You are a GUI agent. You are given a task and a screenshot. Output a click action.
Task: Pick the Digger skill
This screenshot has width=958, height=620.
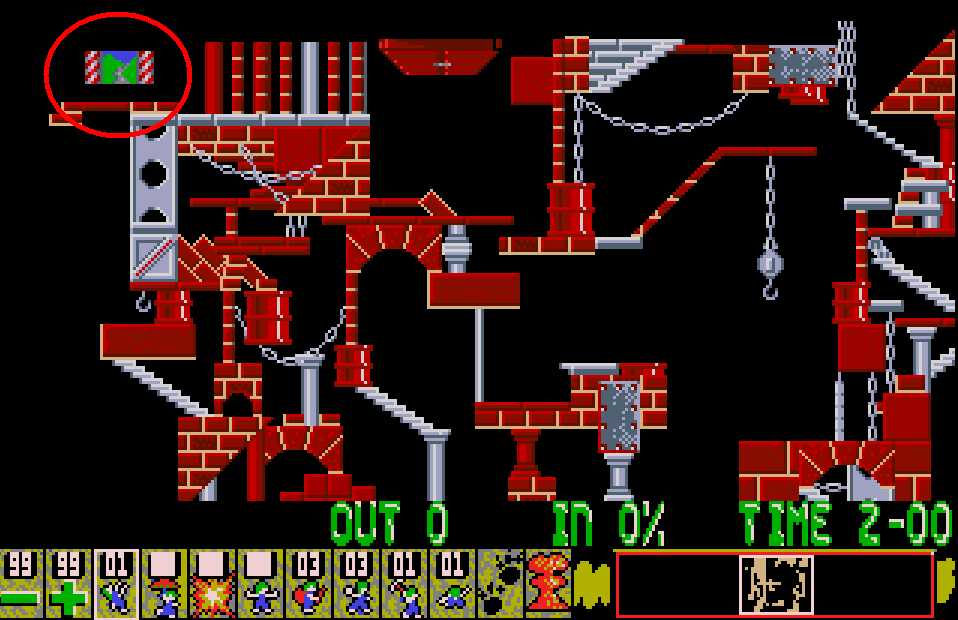452,584
